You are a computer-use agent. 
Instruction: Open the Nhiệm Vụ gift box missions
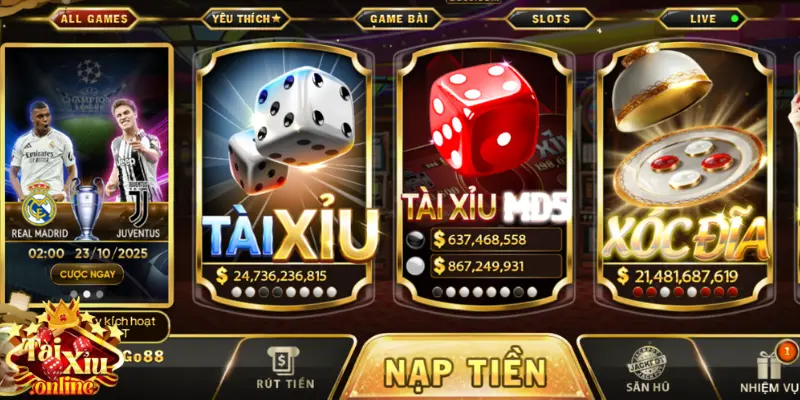771,369
